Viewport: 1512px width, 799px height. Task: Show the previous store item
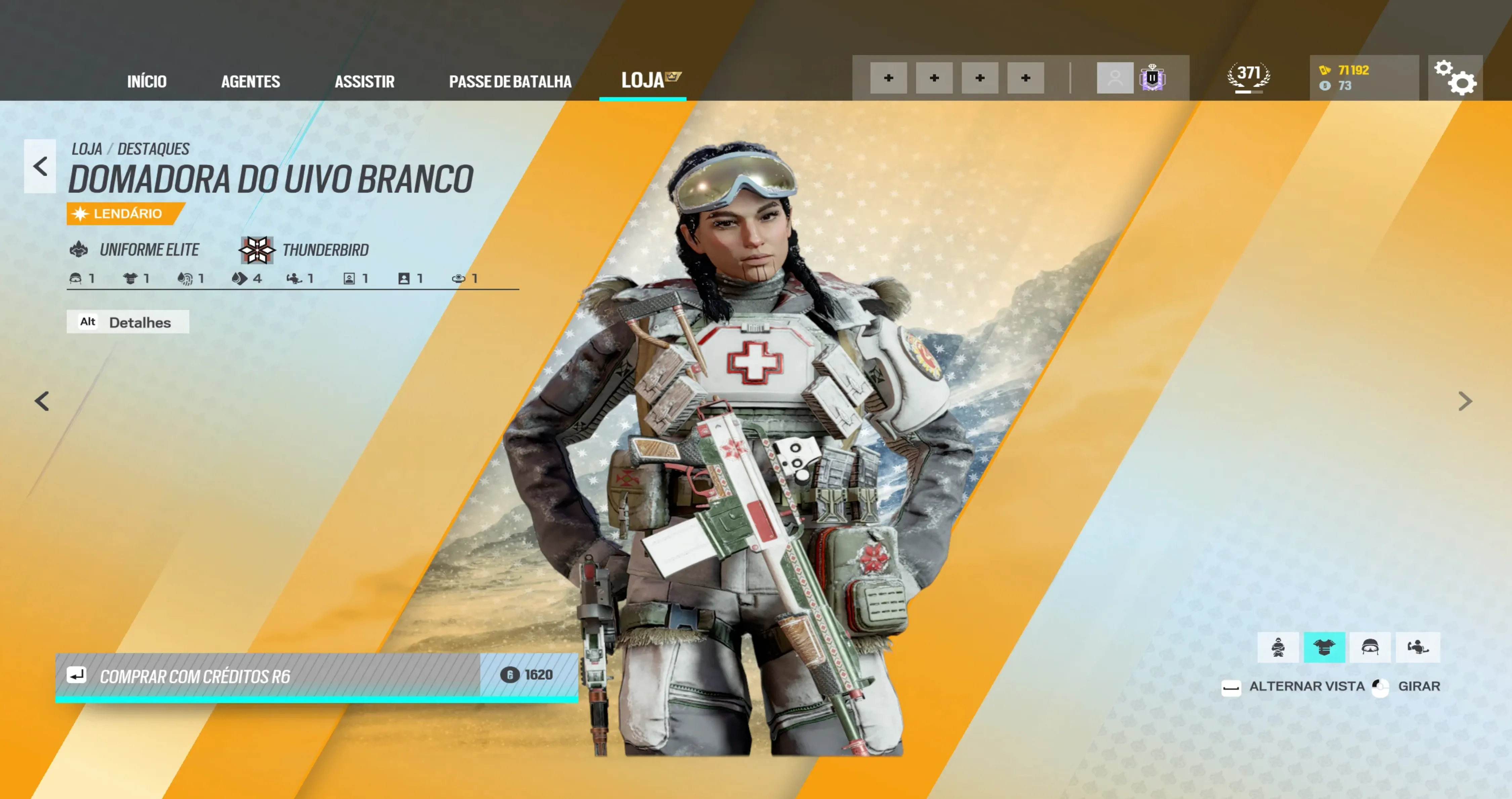(x=42, y=402)
